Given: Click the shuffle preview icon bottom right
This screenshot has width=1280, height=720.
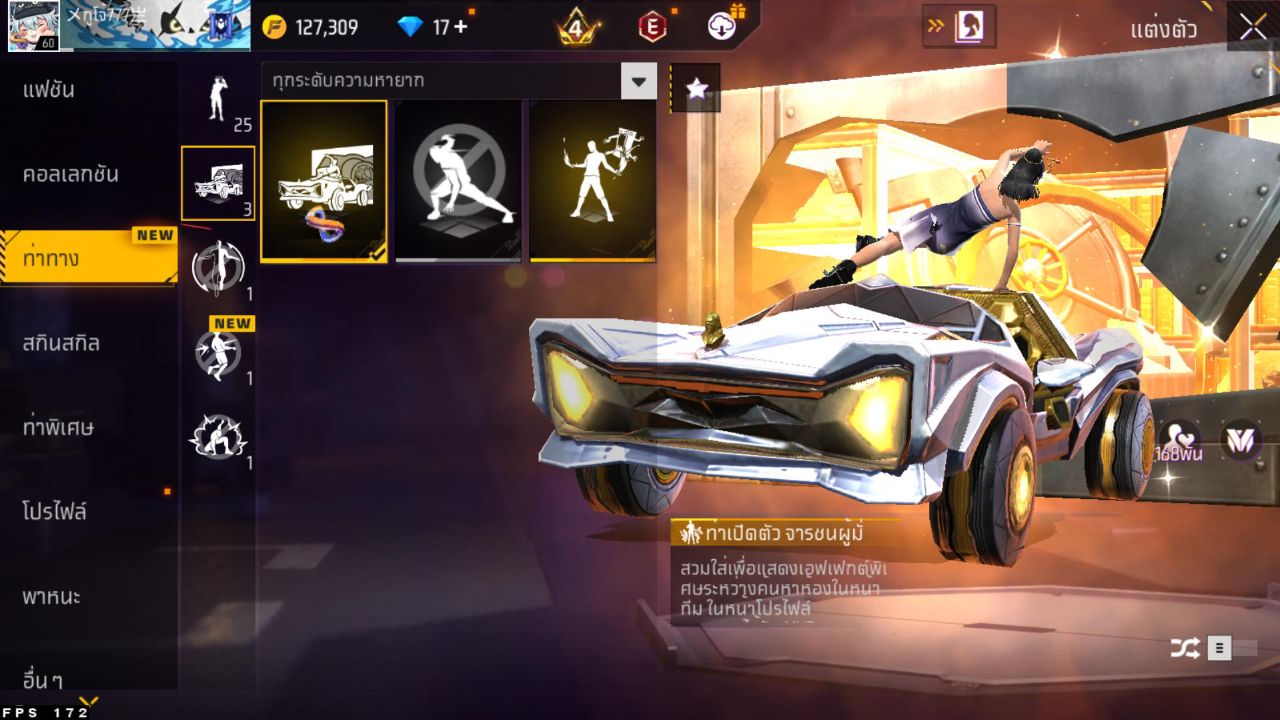Looking at the screenshot, I should (x=1186, y=648).
